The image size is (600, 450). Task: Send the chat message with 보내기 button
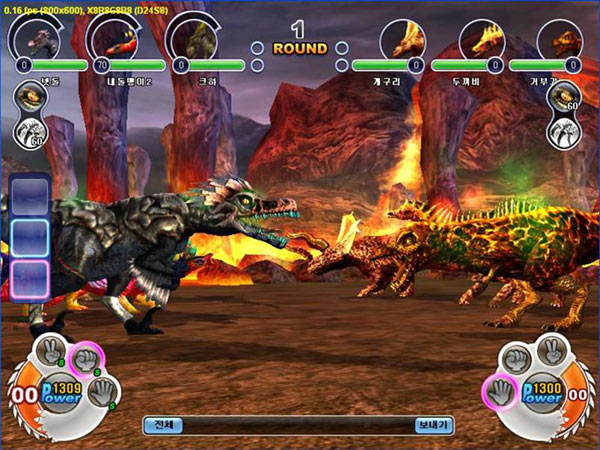click(434, 425)
